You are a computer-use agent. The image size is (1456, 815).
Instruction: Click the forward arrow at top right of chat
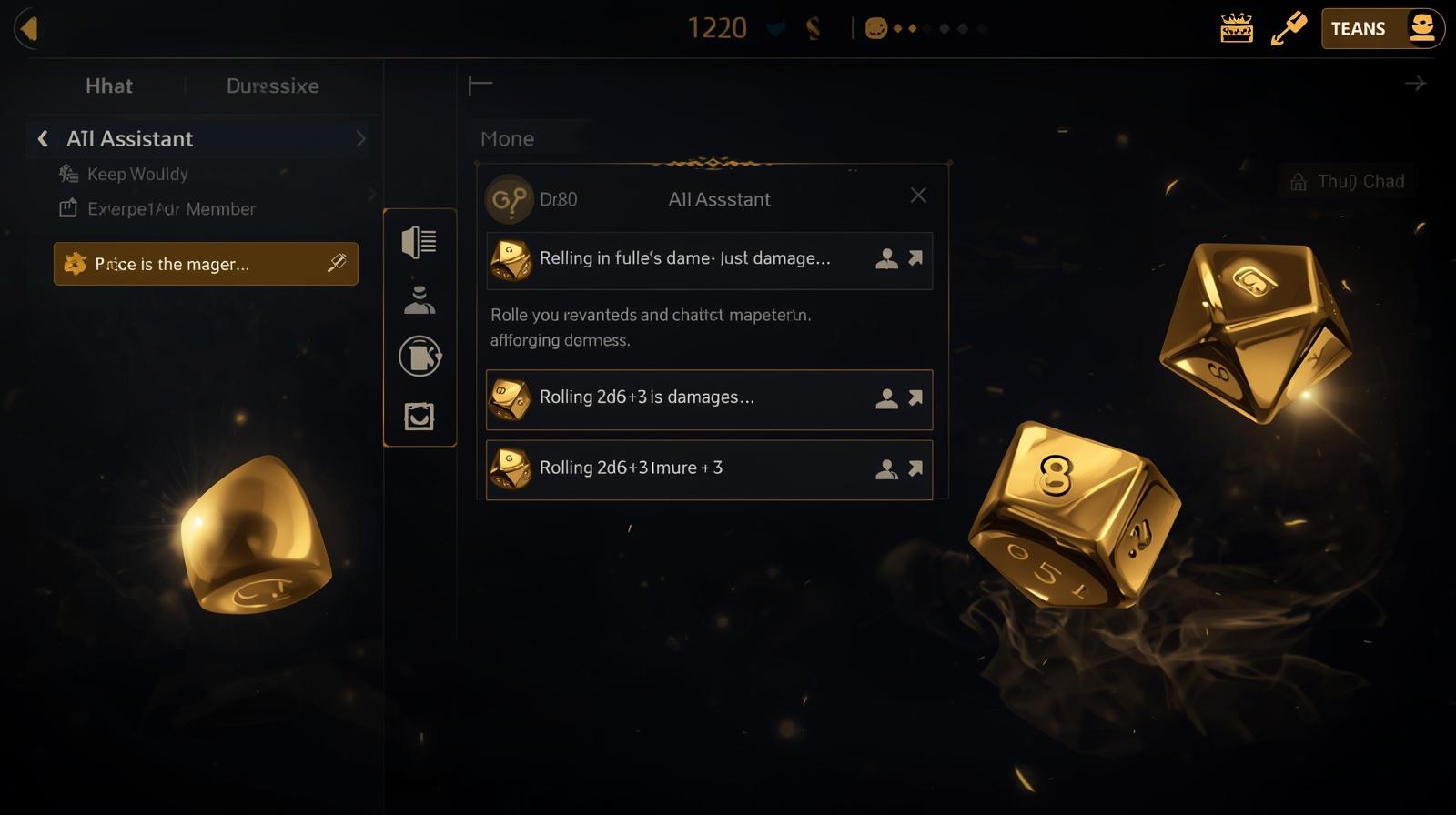pos(1415,83)
